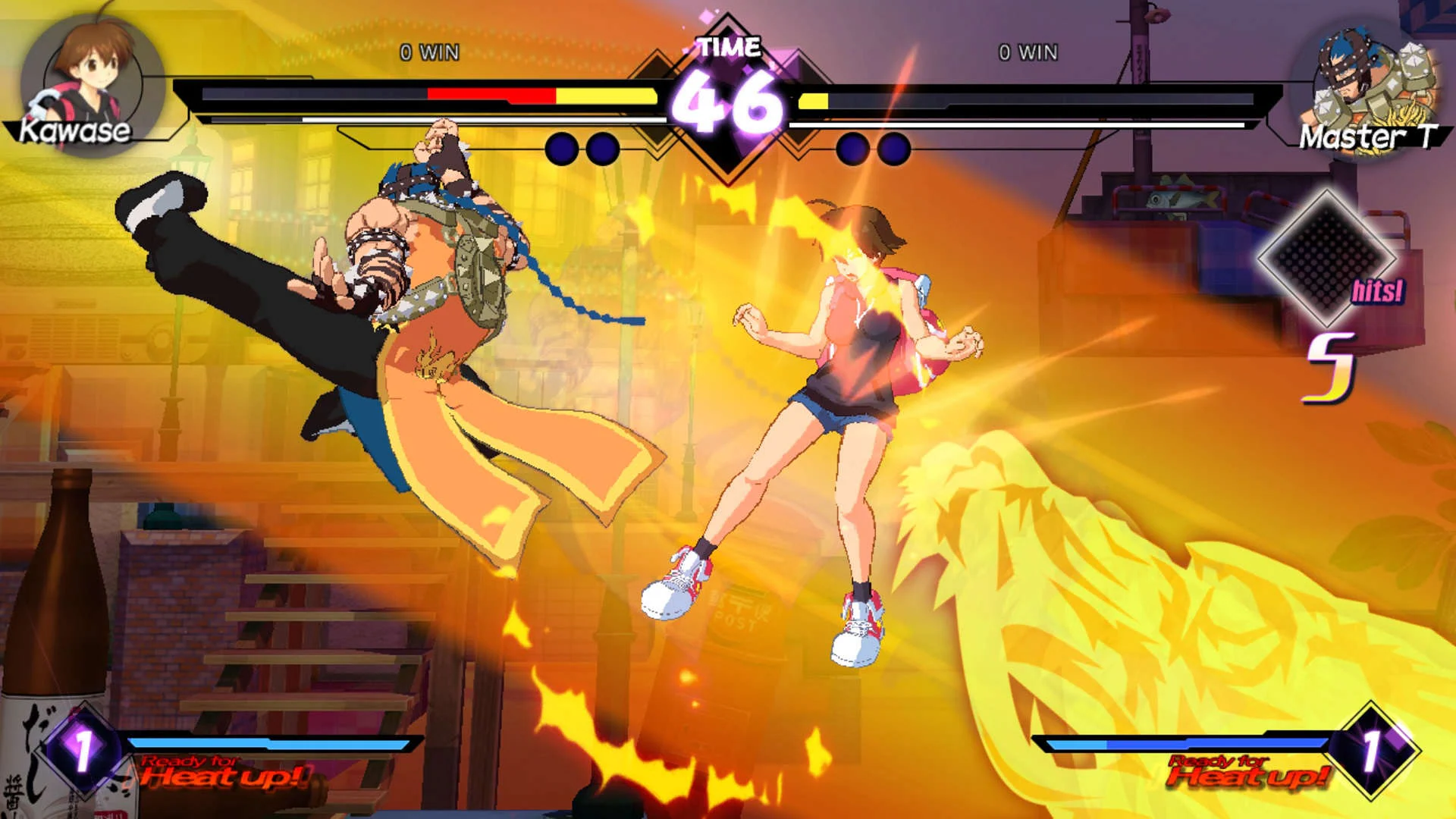Click the countdown timer showing 46

coord(726,101)
